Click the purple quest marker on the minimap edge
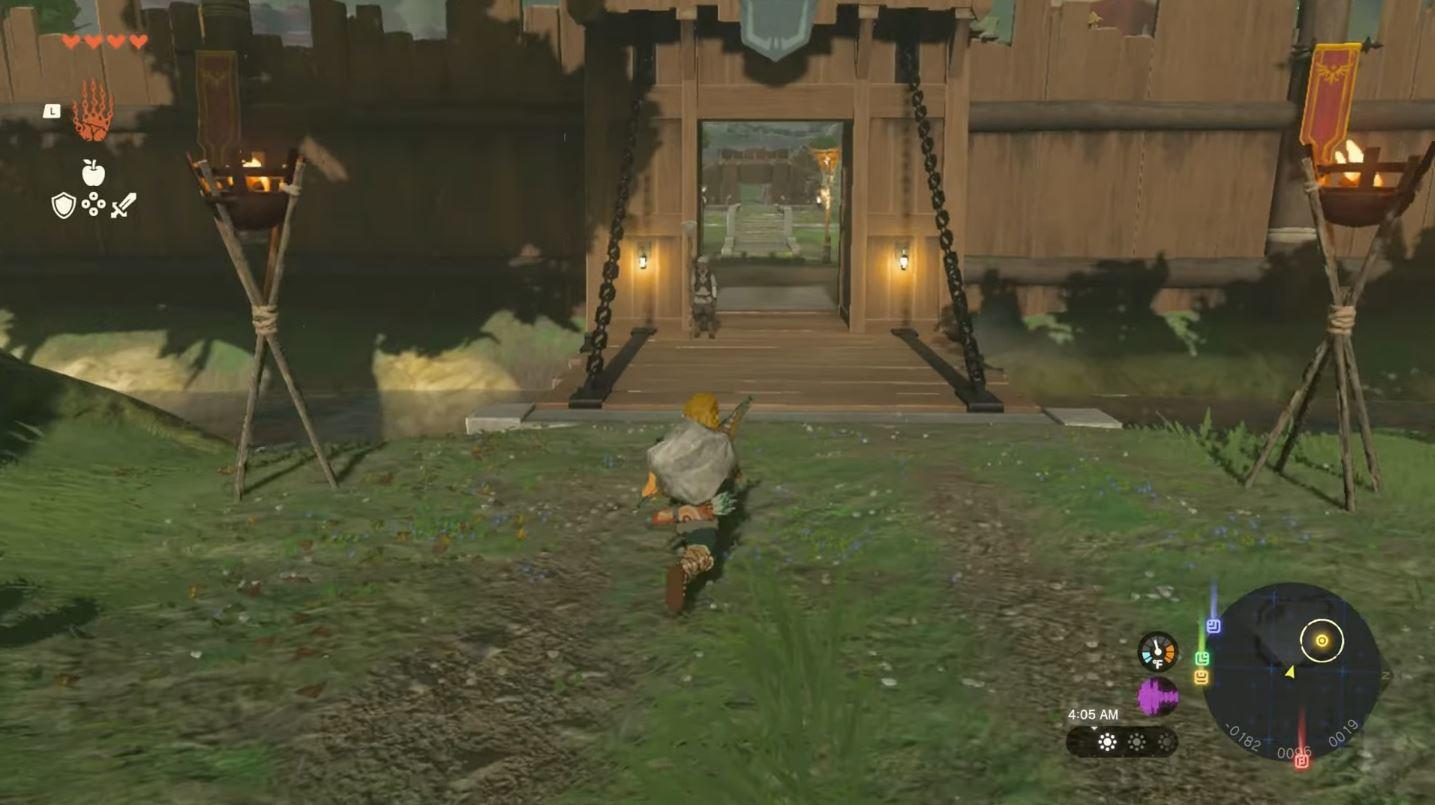 pyautogui.click(x=1214, y=625)
